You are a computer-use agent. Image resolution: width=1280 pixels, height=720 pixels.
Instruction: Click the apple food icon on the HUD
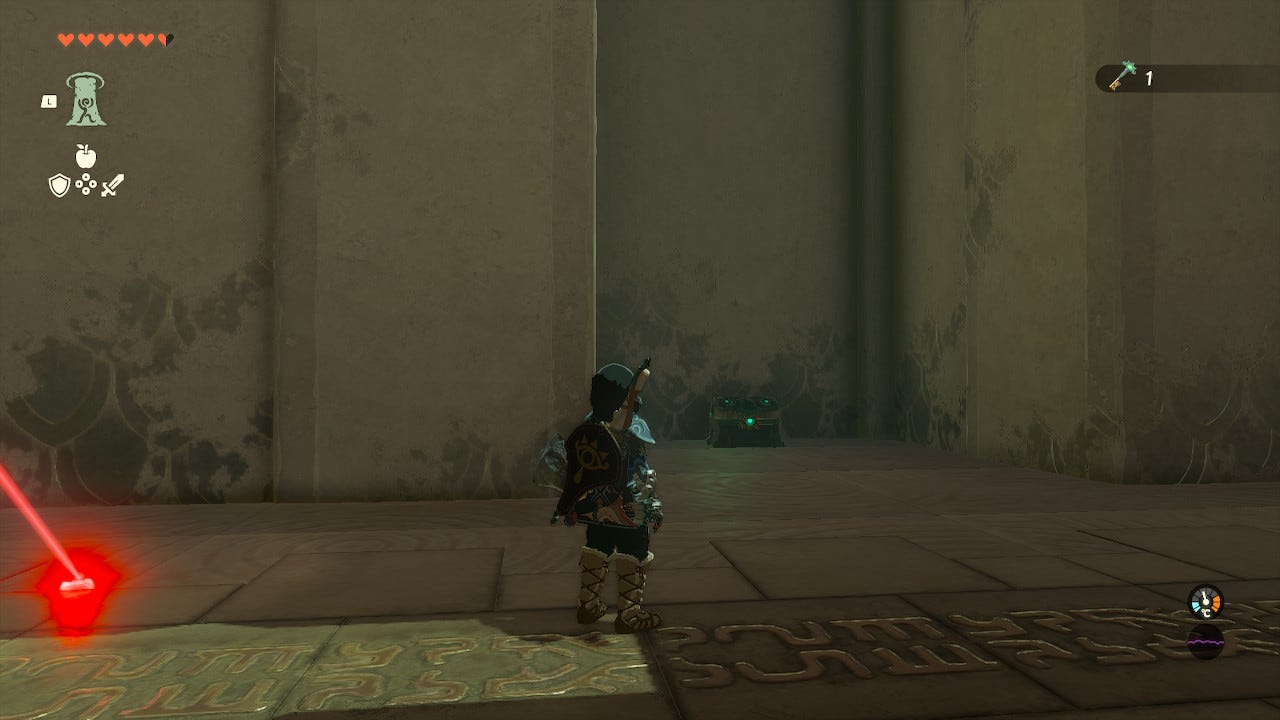click(87, 158)
